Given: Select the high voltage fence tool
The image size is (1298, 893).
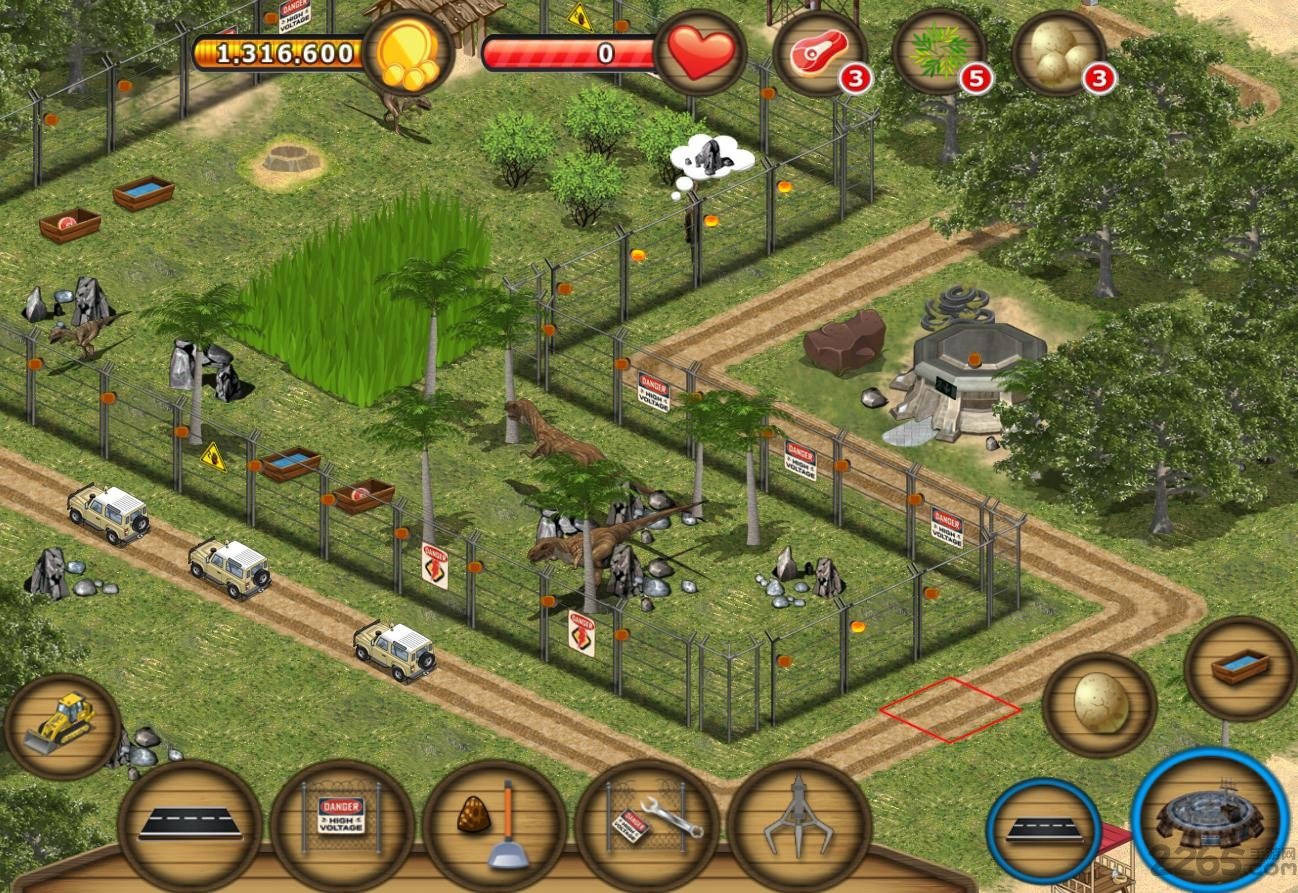Looking at the screenshot, I should (x=342, y=824).
